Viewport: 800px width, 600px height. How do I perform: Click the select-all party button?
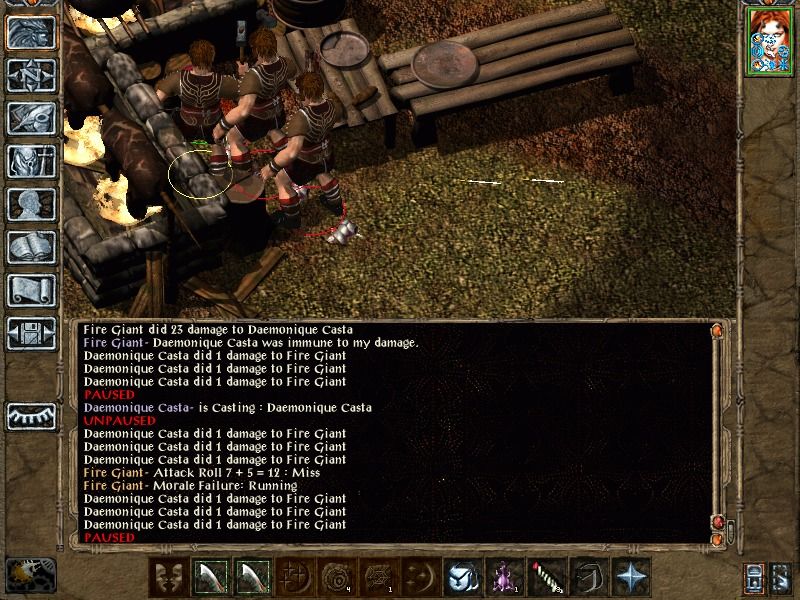755,577
